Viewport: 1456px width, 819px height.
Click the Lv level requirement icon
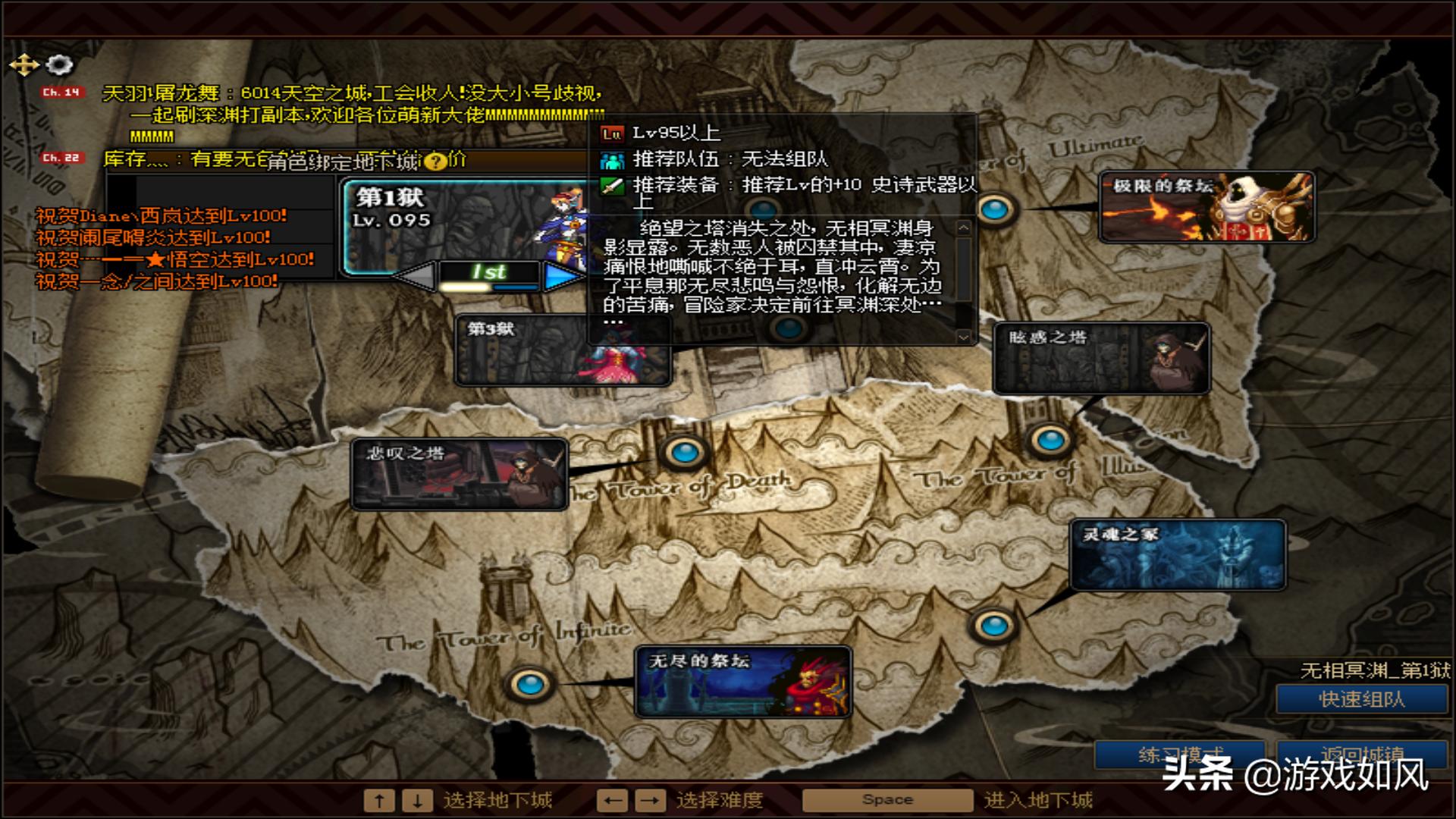[611, 133]
